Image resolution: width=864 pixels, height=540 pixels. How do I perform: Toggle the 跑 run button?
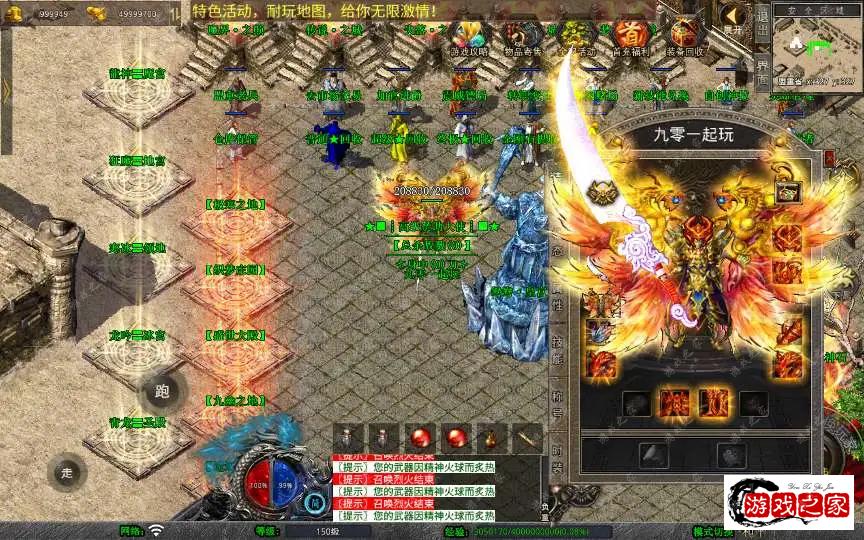pyautogui.click(x=163, y=392)
